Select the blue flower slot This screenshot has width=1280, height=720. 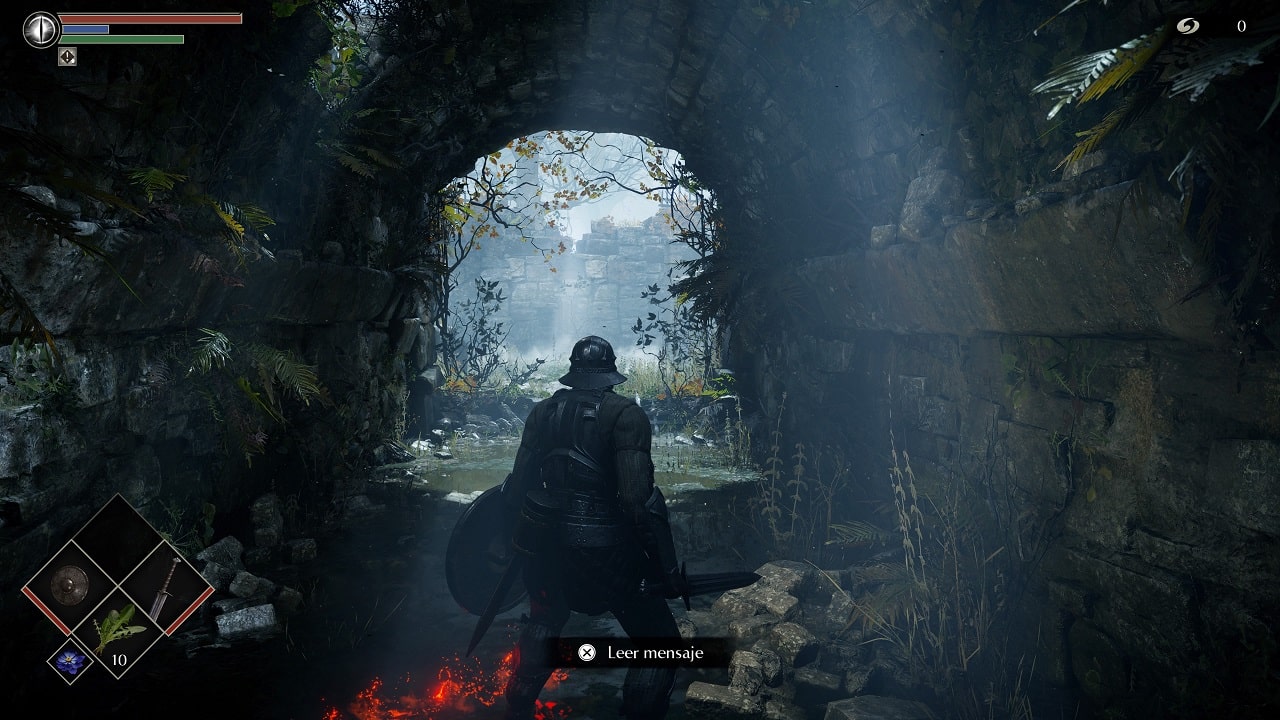tap(70, 660)
